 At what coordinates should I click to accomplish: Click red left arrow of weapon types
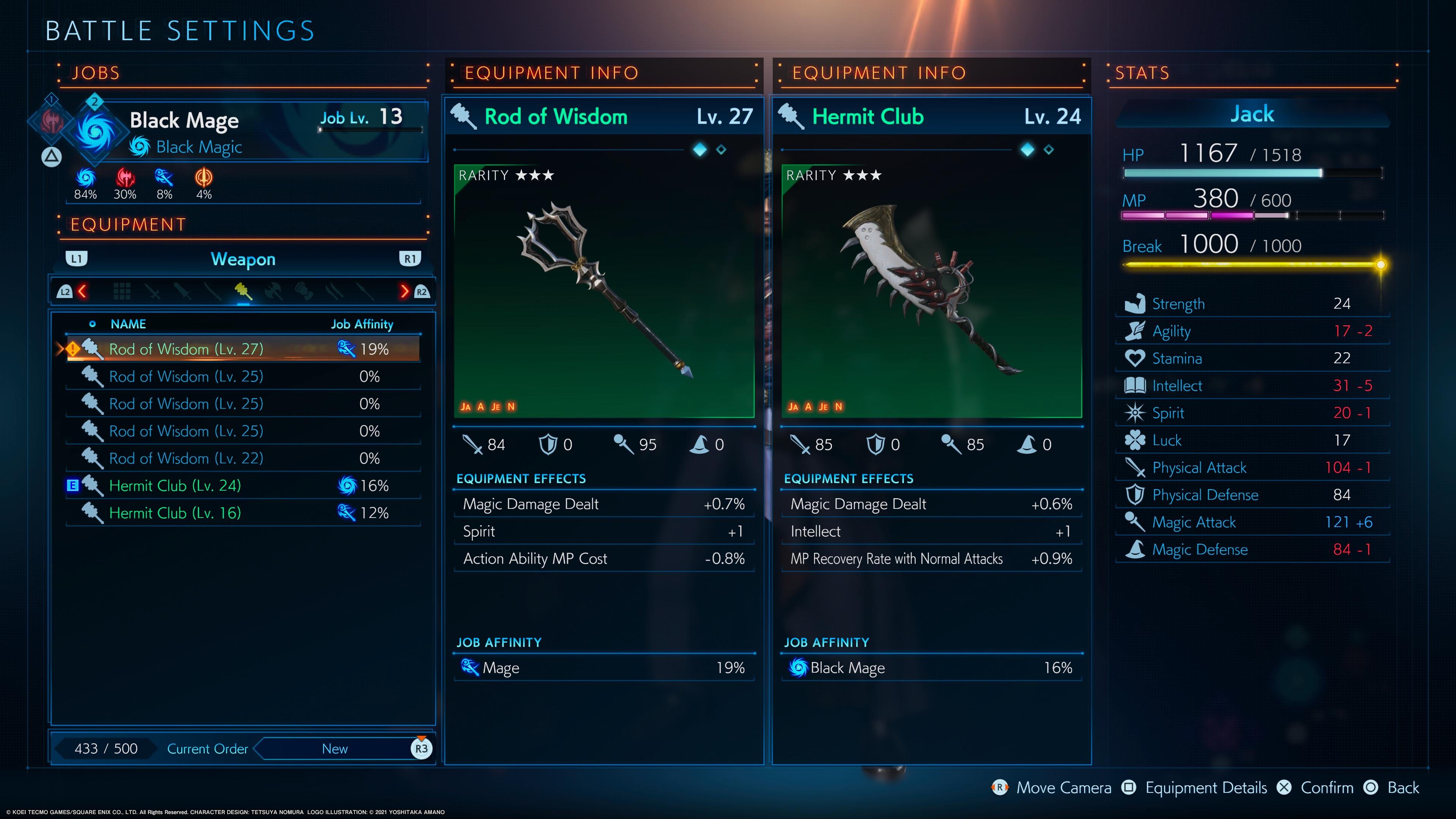(83, 291)
